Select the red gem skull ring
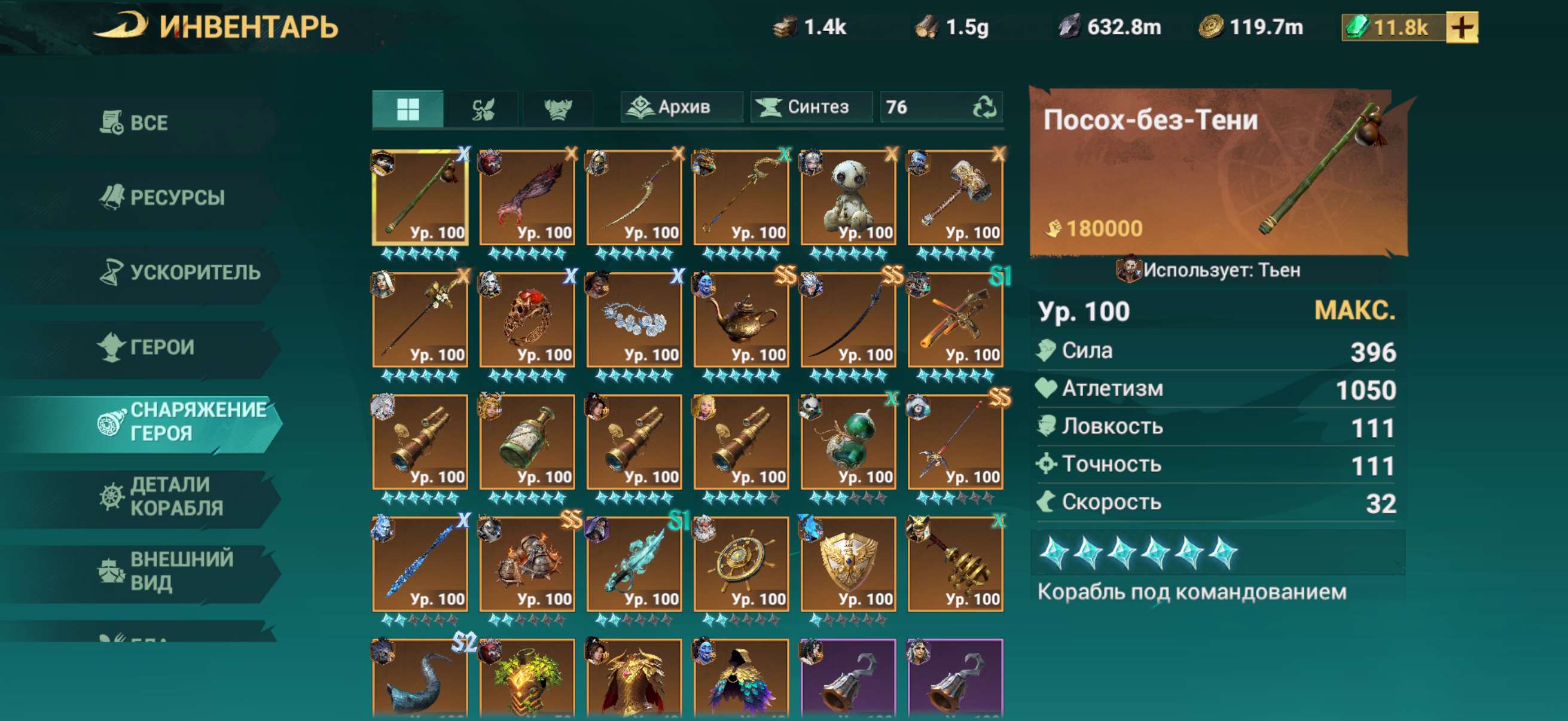This screenshot has width=1568, height=721. pyautogui.click(x=527, y=319)
